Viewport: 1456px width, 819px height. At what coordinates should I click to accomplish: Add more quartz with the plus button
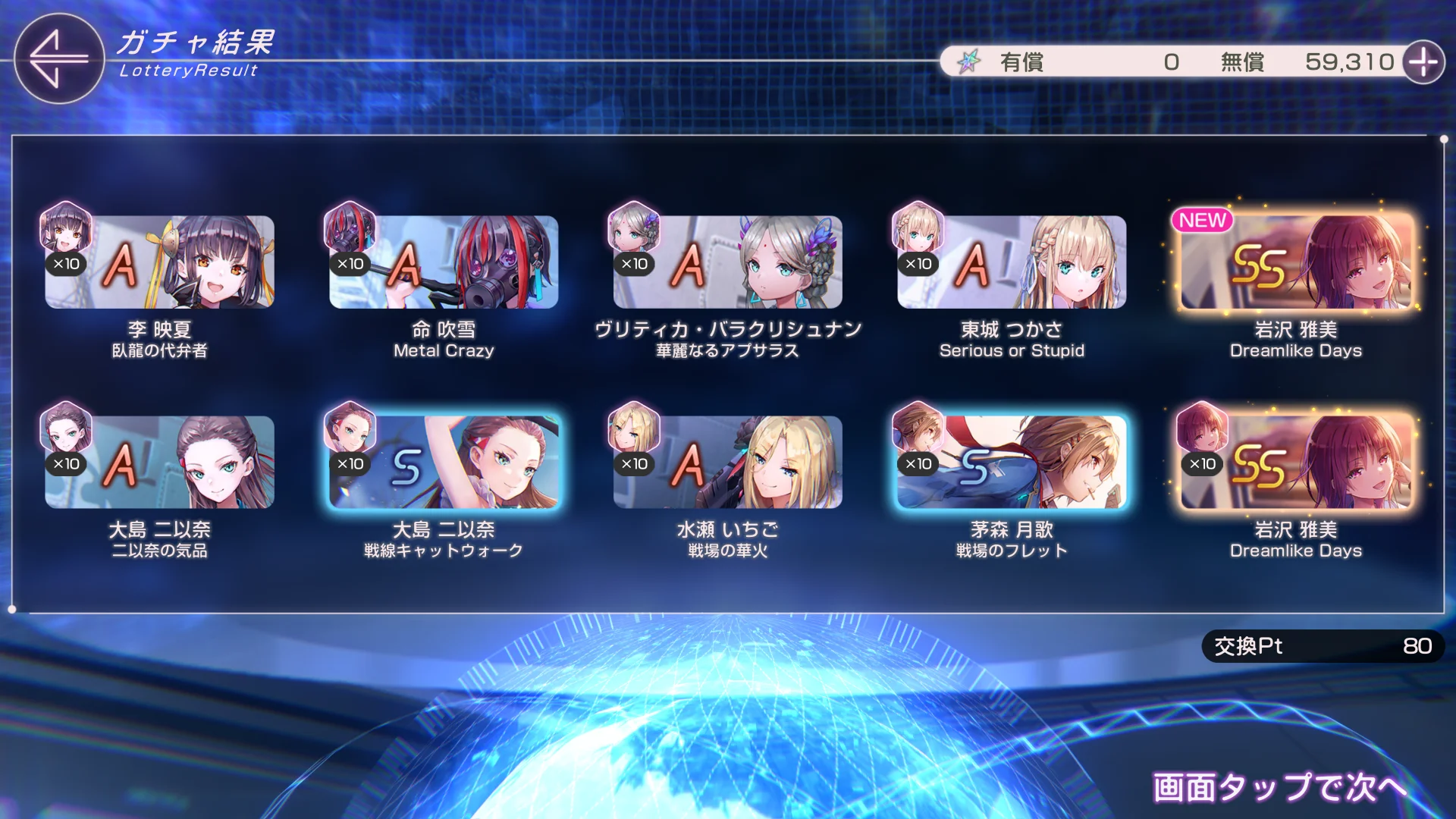tap(1423, 62)
